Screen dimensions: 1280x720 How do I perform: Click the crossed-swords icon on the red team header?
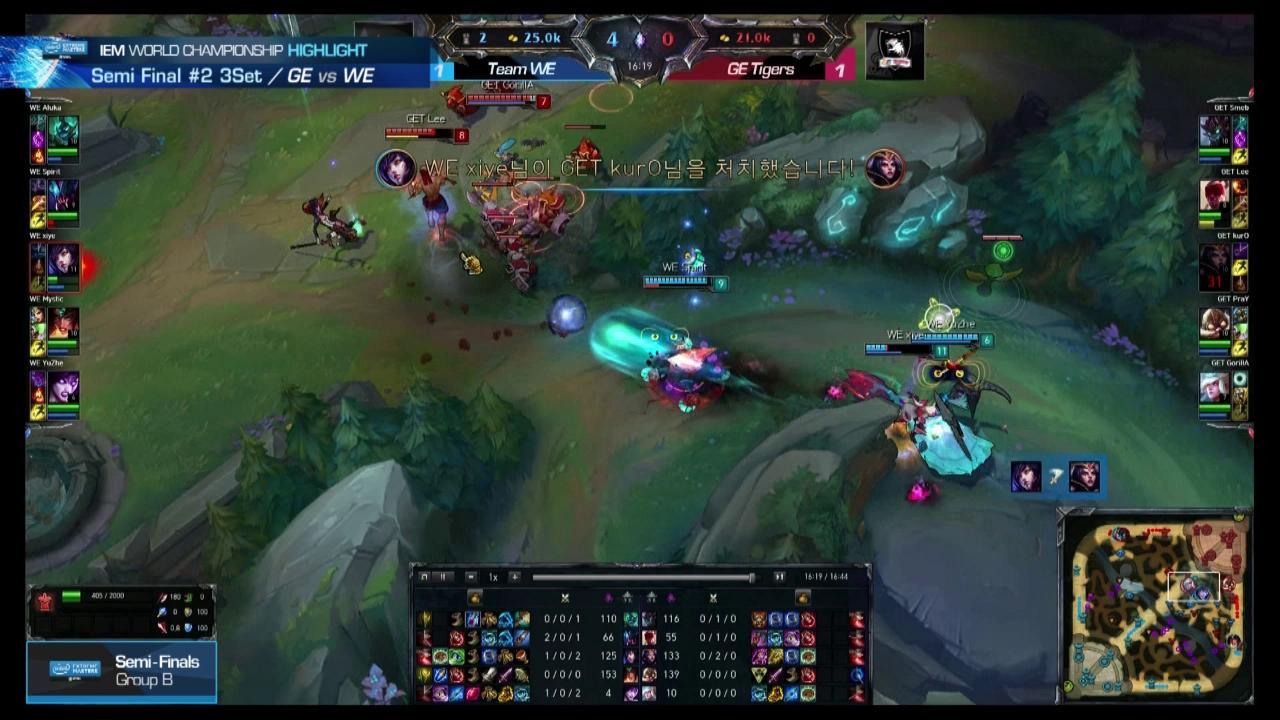coord(713,597)
